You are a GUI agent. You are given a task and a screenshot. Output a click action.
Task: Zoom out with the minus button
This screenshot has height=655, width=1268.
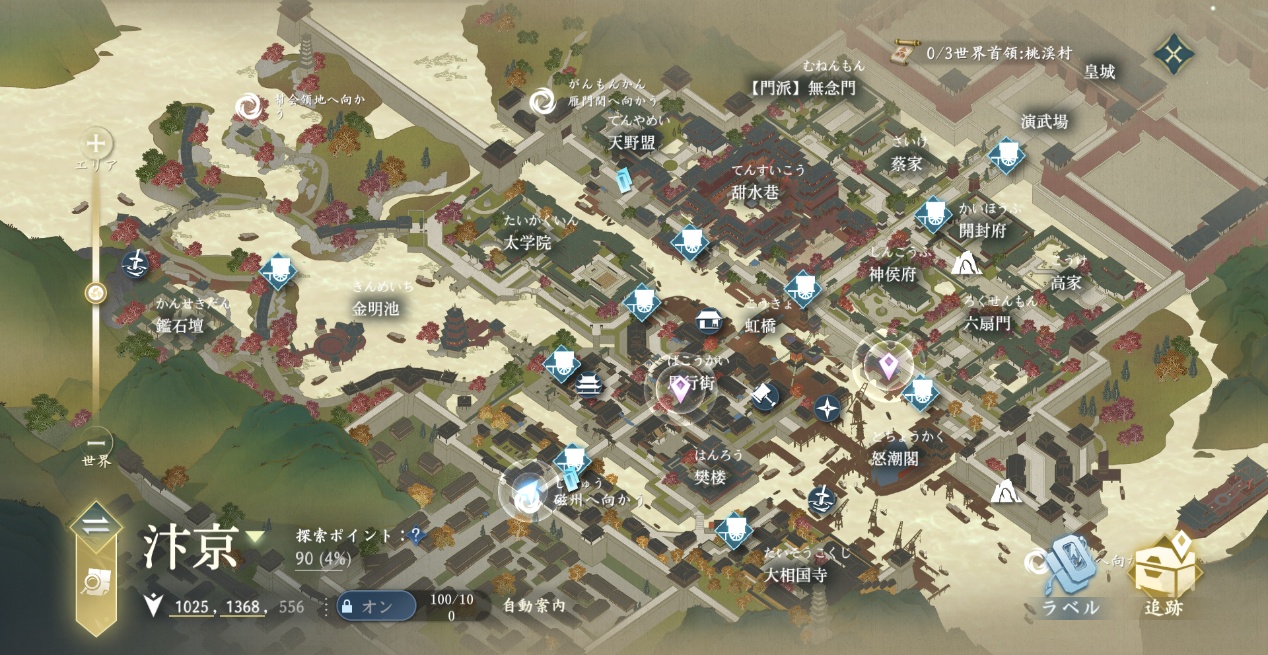(96, 442)
